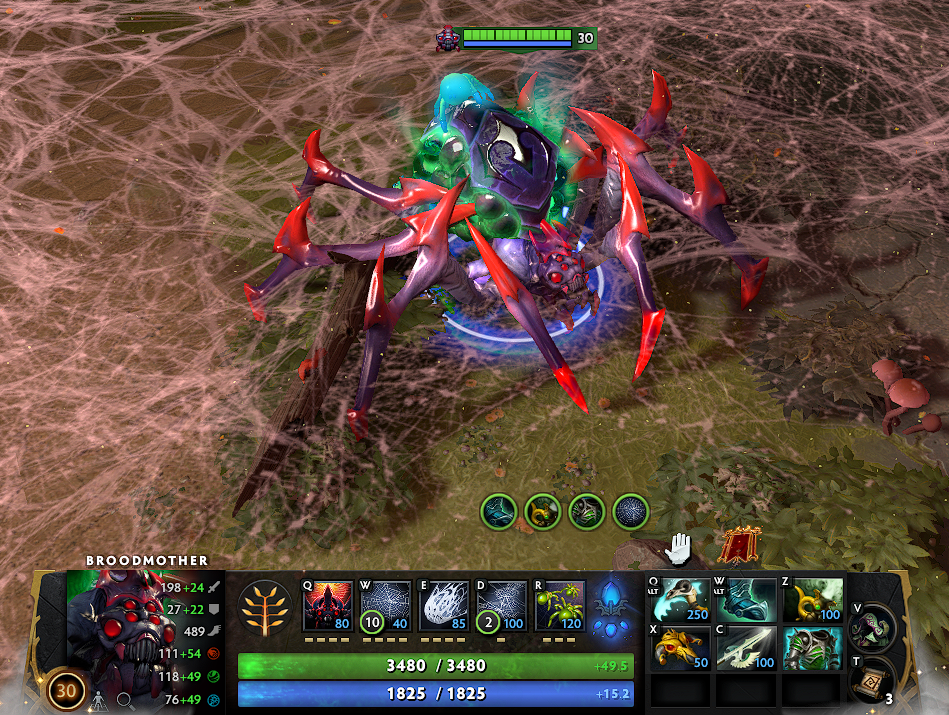Select the blue innate ability icon

coord(611,607)
